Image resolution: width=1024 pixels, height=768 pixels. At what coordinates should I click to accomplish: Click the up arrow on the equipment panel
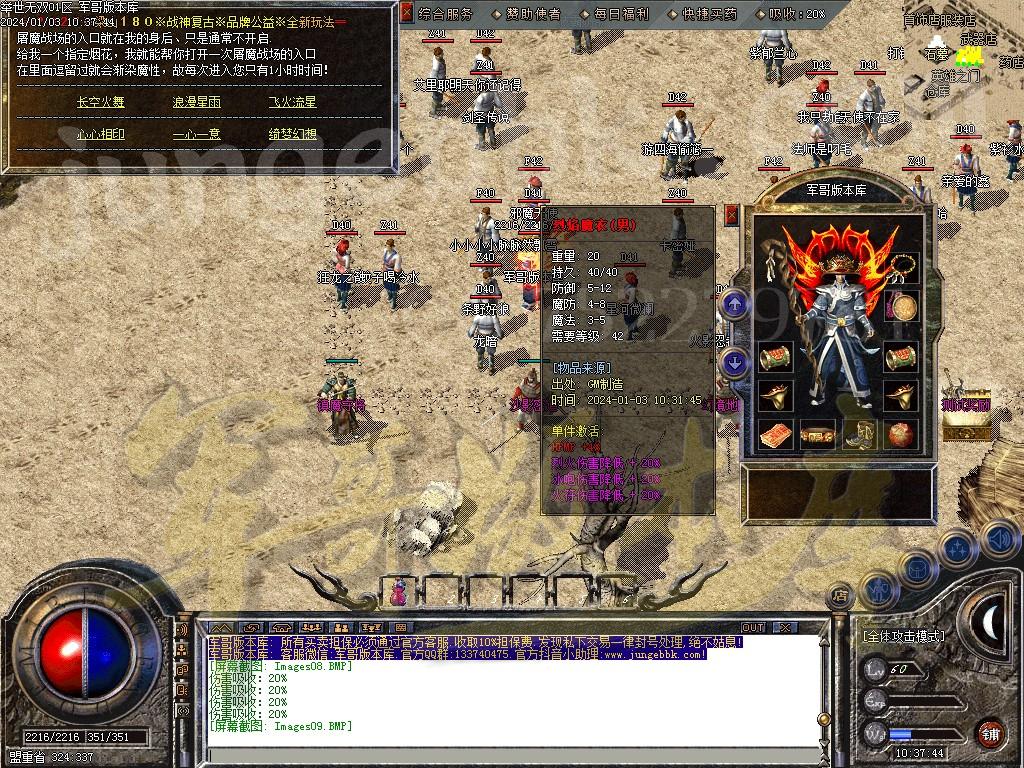pos(735,303)
